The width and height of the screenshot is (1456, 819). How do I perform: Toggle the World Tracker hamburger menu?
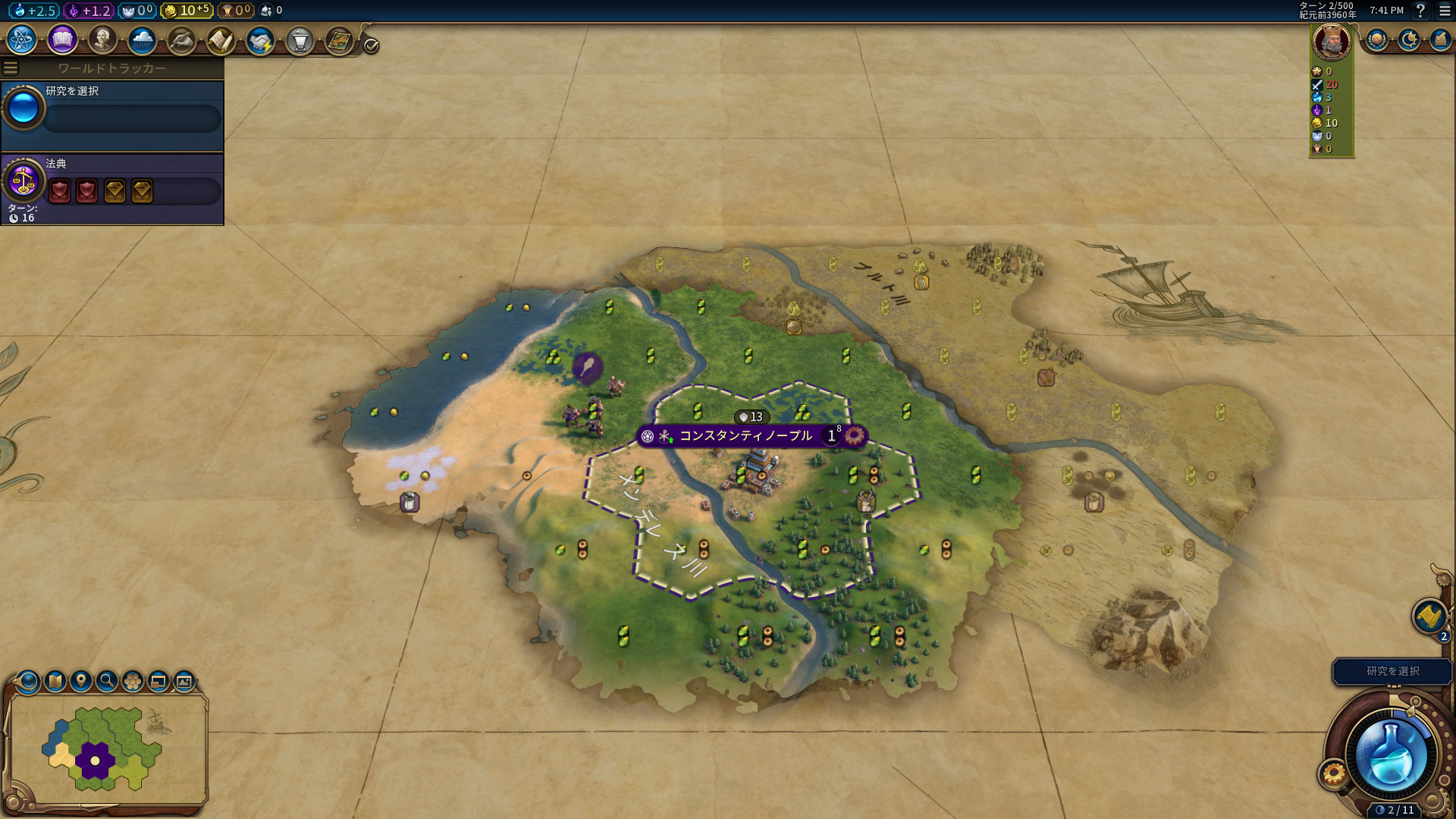click(x=11, y=68)
